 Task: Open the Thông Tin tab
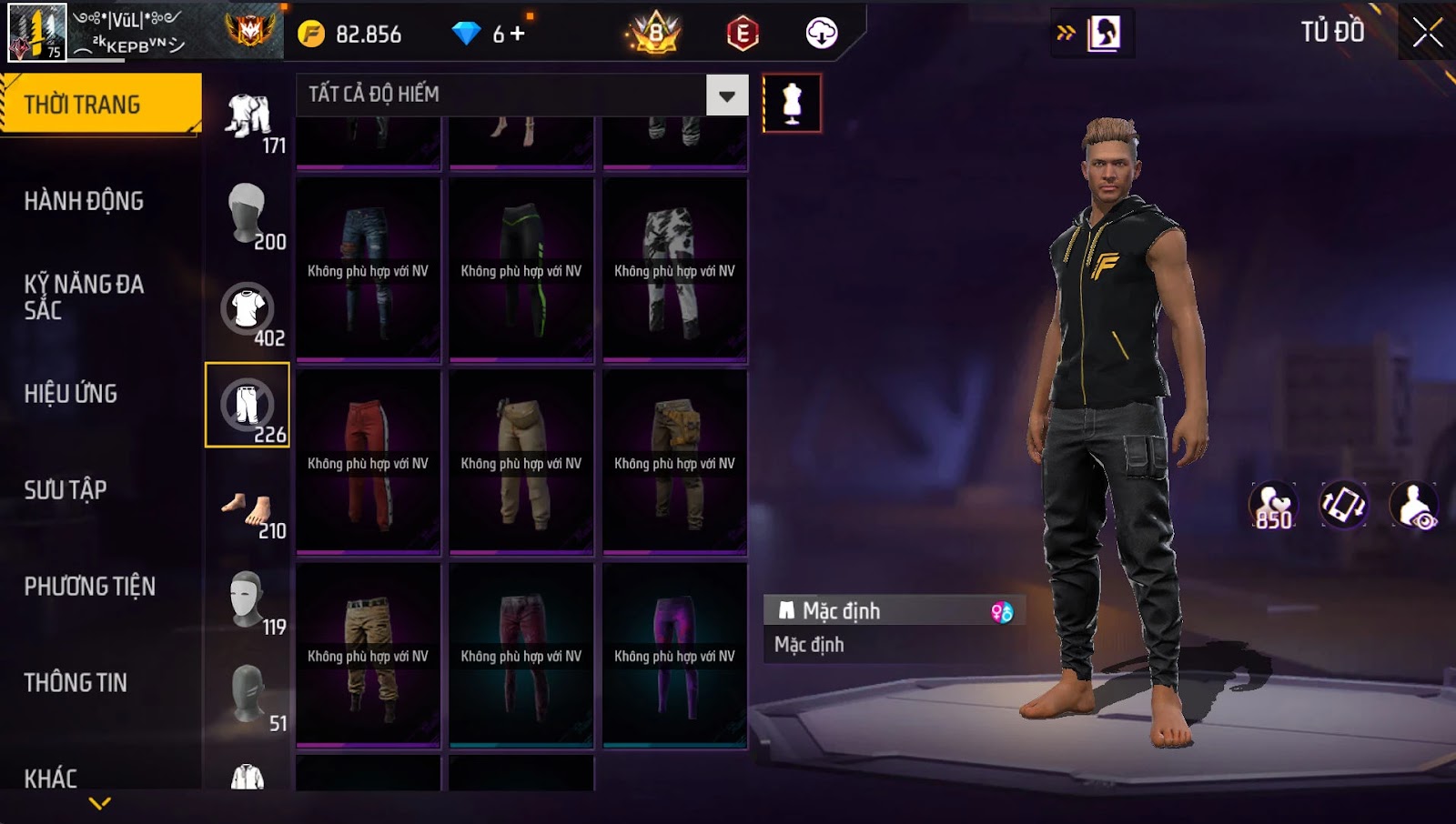pyautogui.click(x=76, y=683)
